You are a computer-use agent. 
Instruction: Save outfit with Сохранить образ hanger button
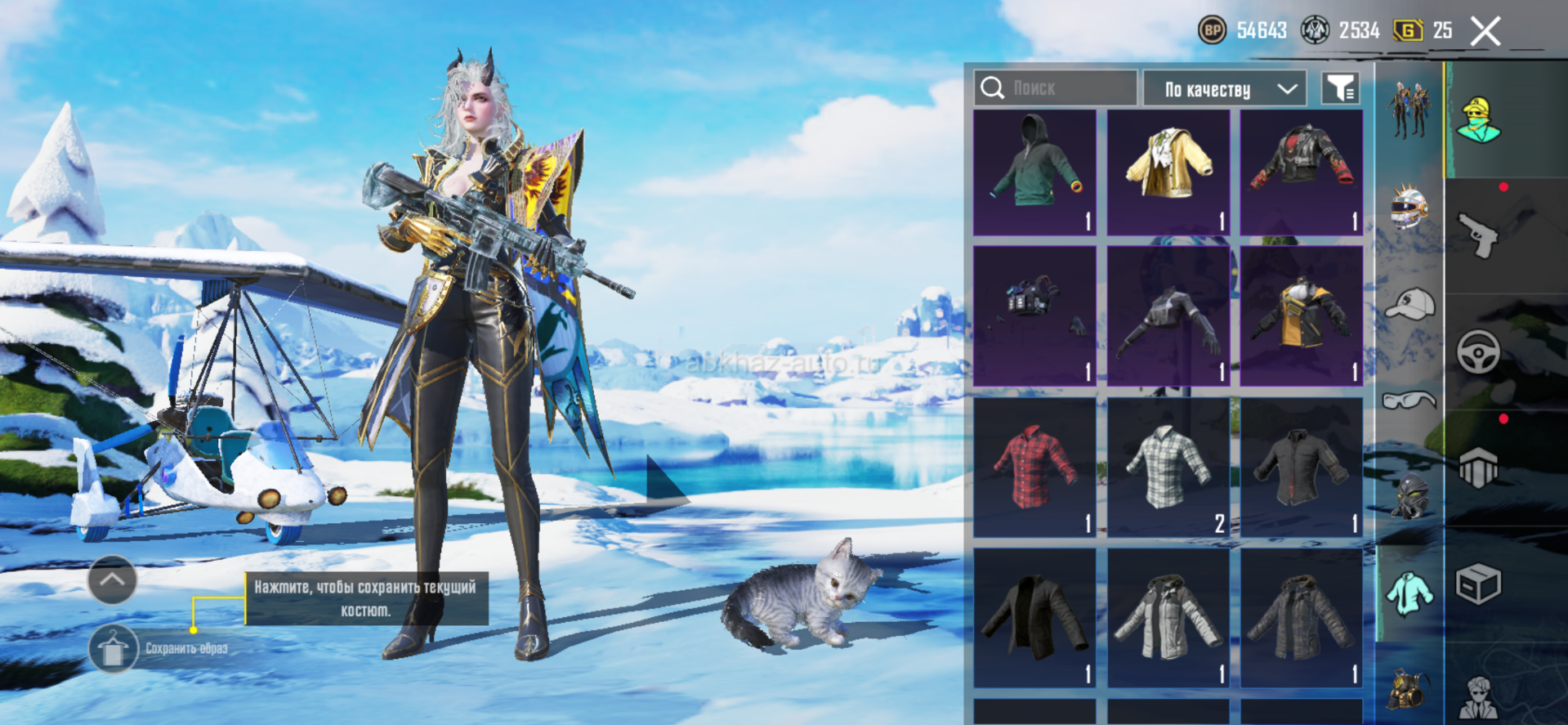tap(114, 649)
